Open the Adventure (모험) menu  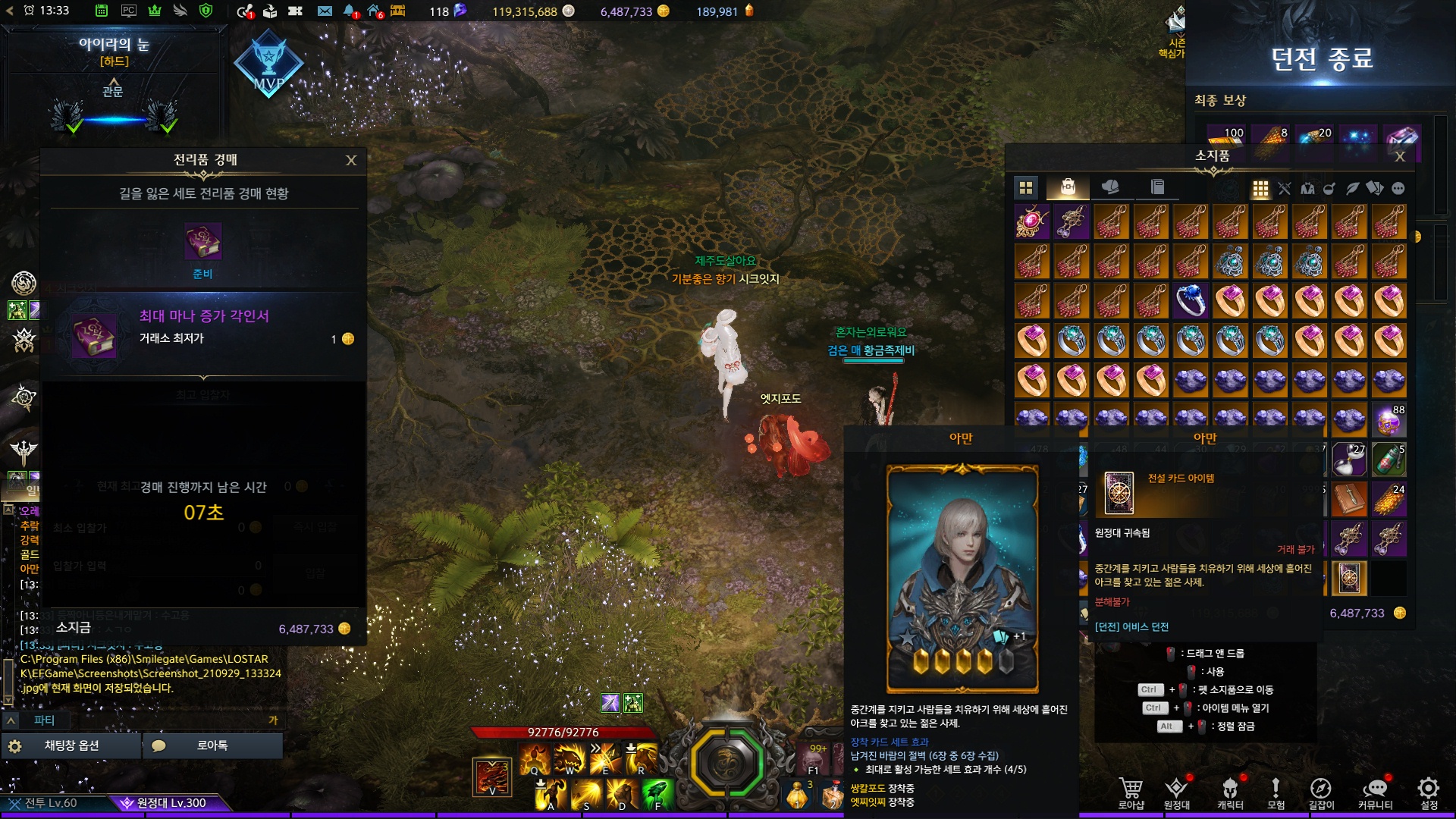coord(1276,792)
